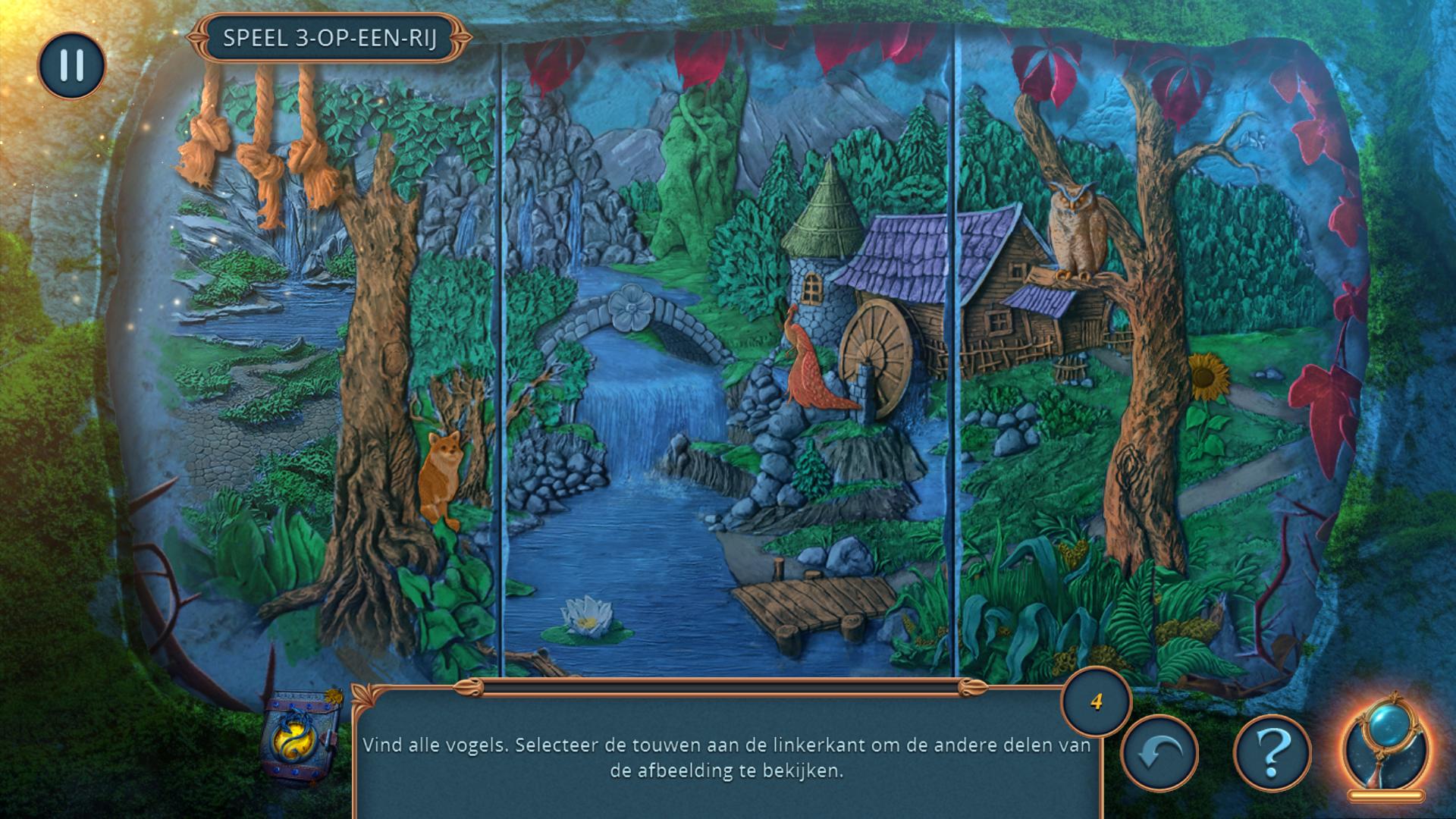Open help with the question mark button
The image size is (1456, 819).
click(x=1272, y=753)
